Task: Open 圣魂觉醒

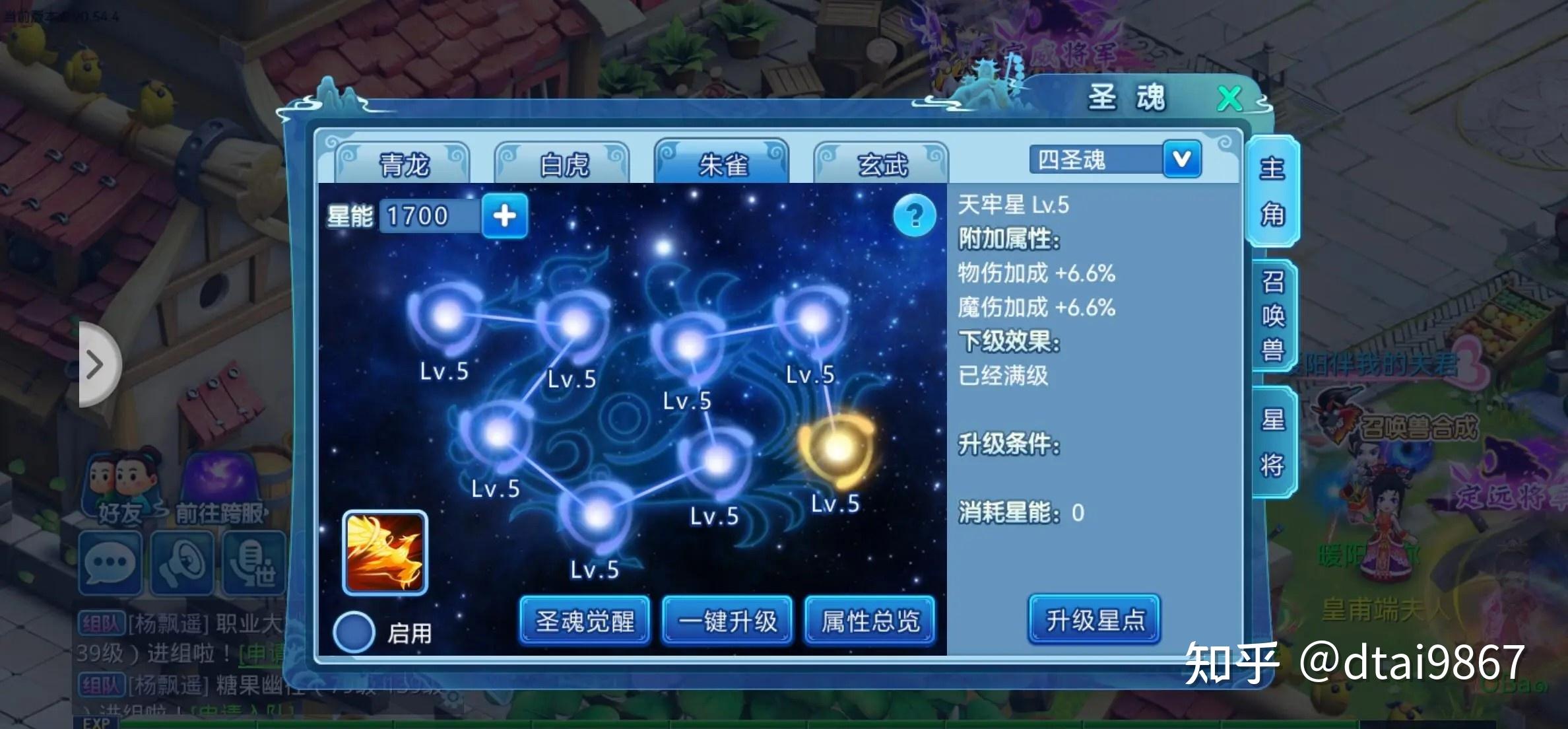Action: tap(585, 621)
